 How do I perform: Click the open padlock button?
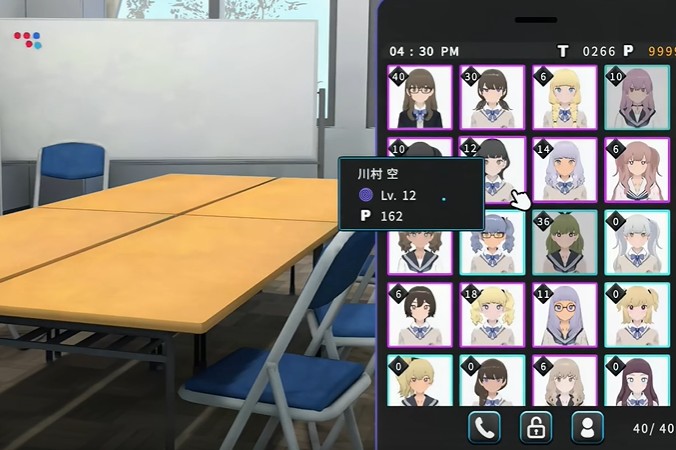pyautogui.click(x=536, y=427)
